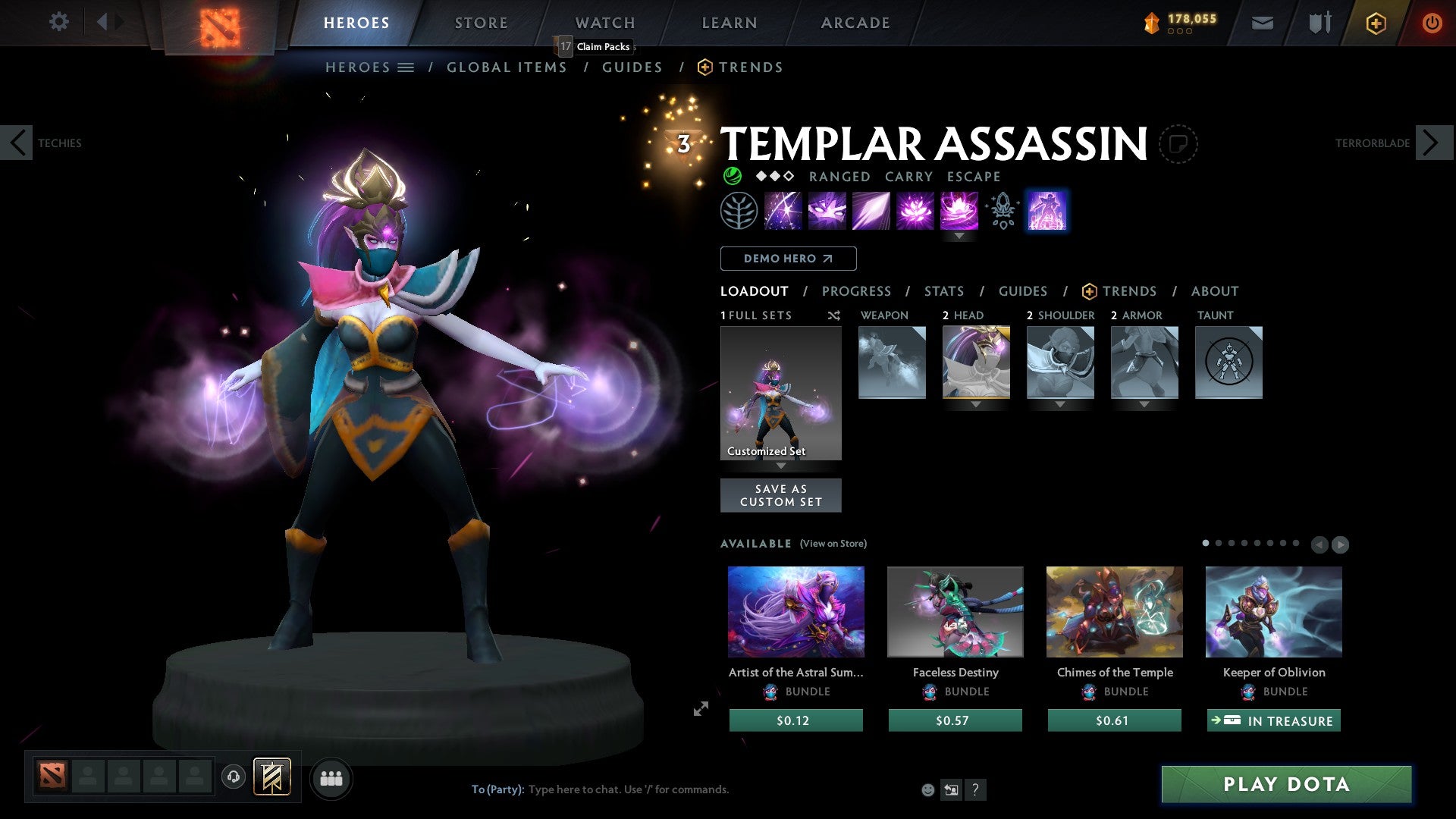Image resolution: width=1456 pixels, height=819 pixels.
Task: Toggle the shuffle icon next to Full Sets
Action: (833, 315)
